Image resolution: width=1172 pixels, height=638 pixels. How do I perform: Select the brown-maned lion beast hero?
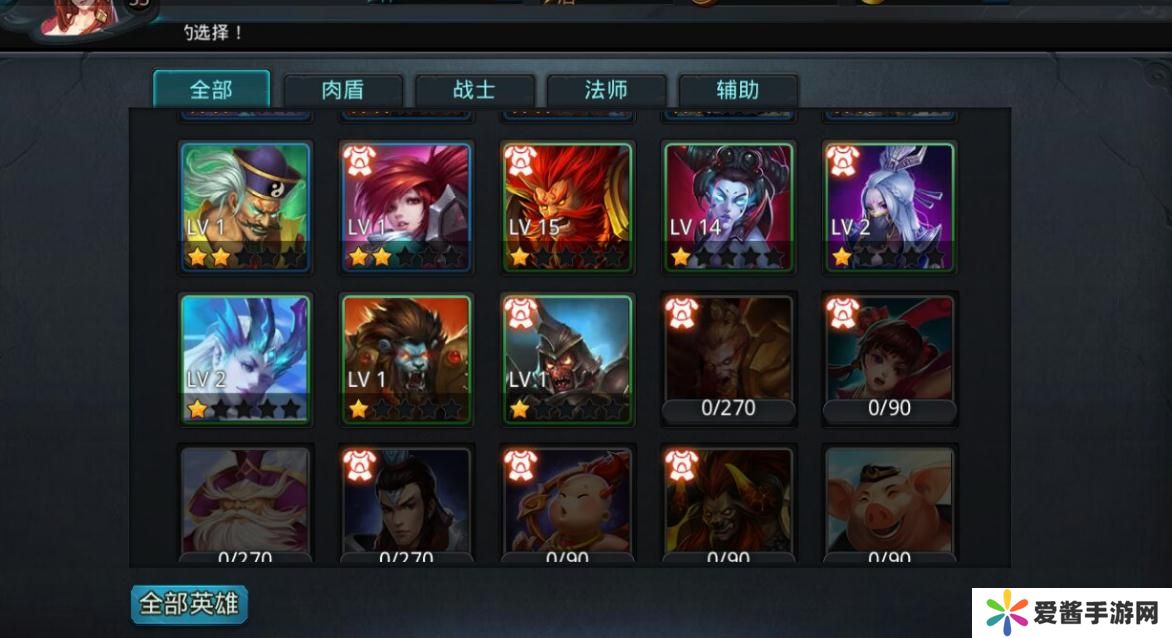point(406,358)
